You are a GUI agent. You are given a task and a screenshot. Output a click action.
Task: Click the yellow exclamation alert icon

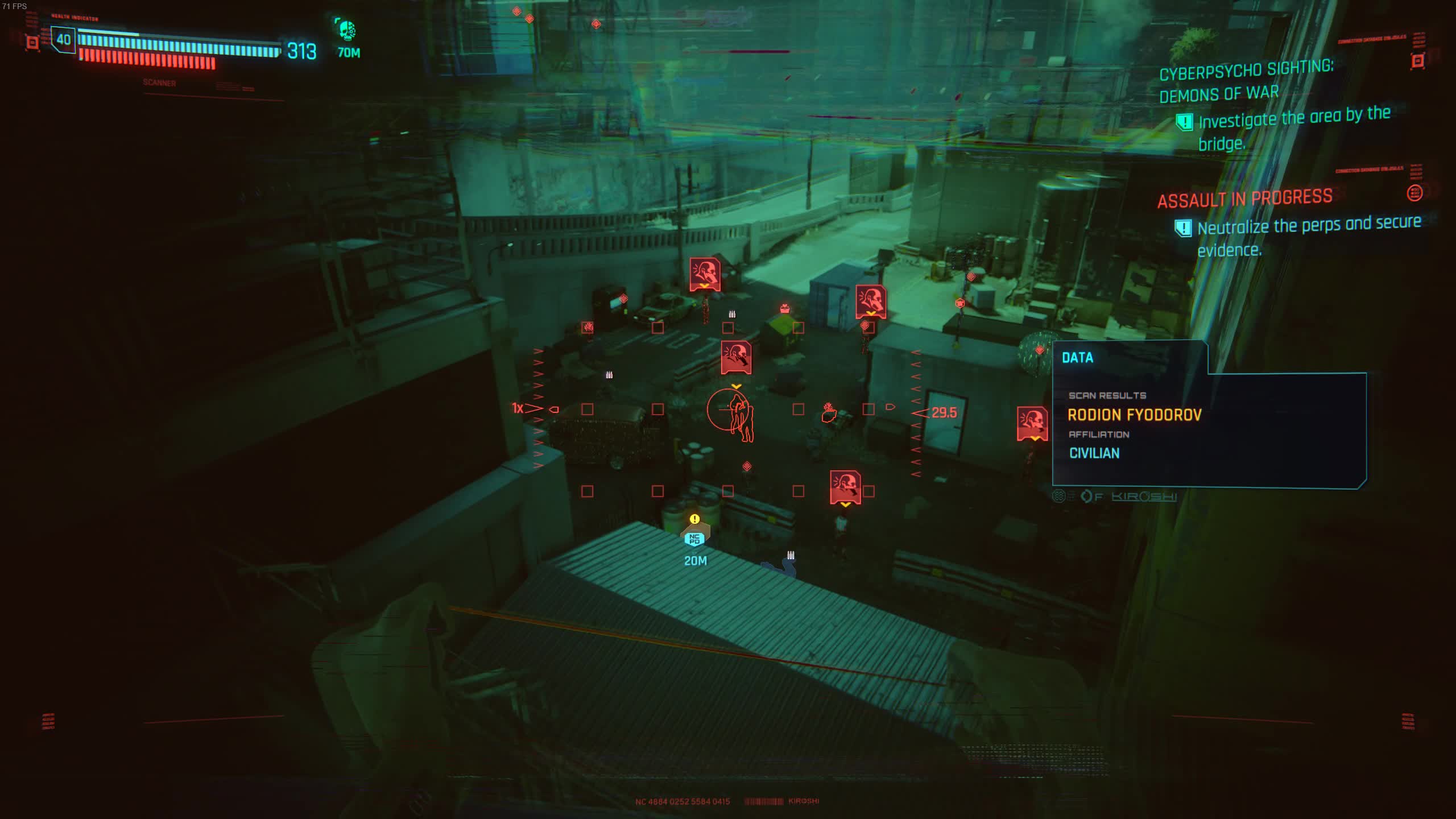click(x=694, y=519)
